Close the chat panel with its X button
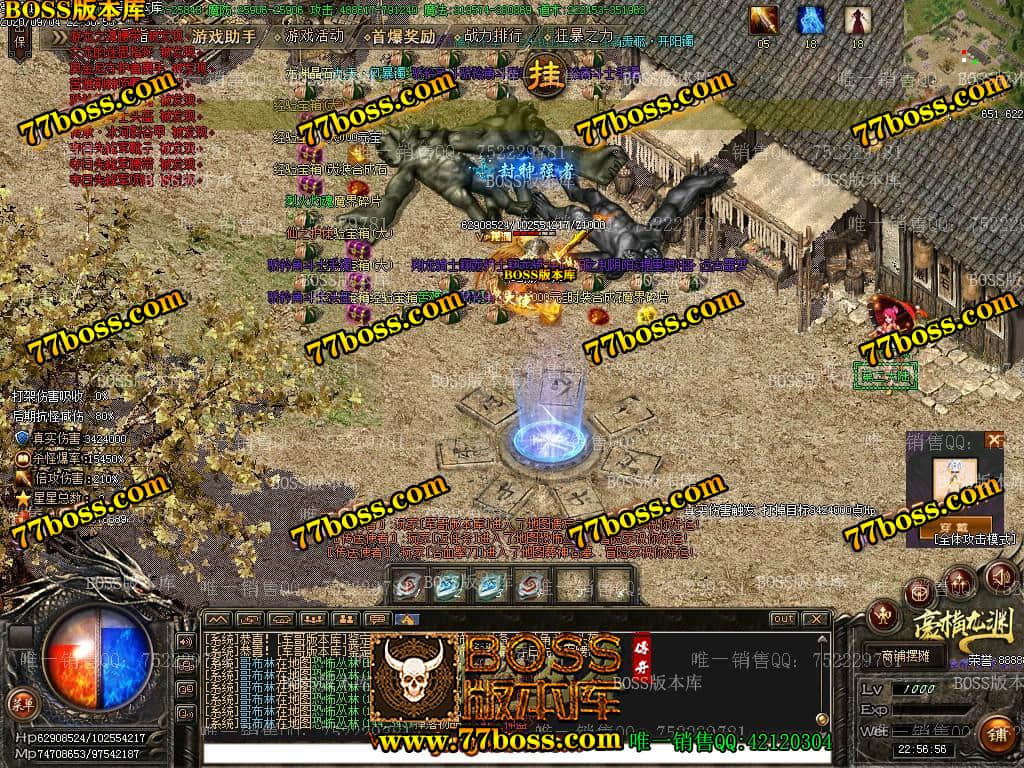This screenshot has width=1024, height=768. tap(815, 619)
